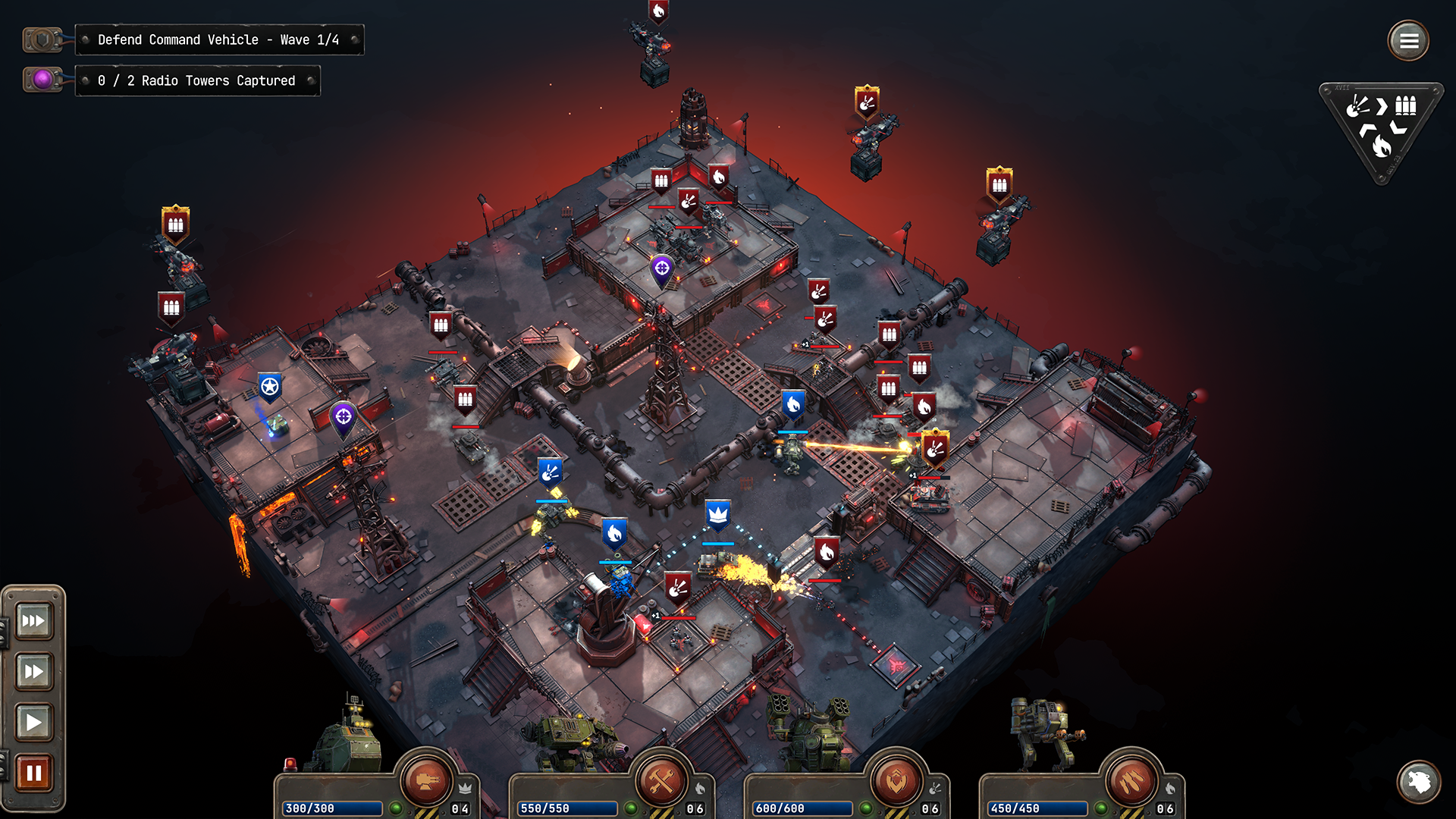The width and height of the screenshot is (1456, 819).
Task: Select the rocket launcher mech portrait
Action: [x=808, y=732]
